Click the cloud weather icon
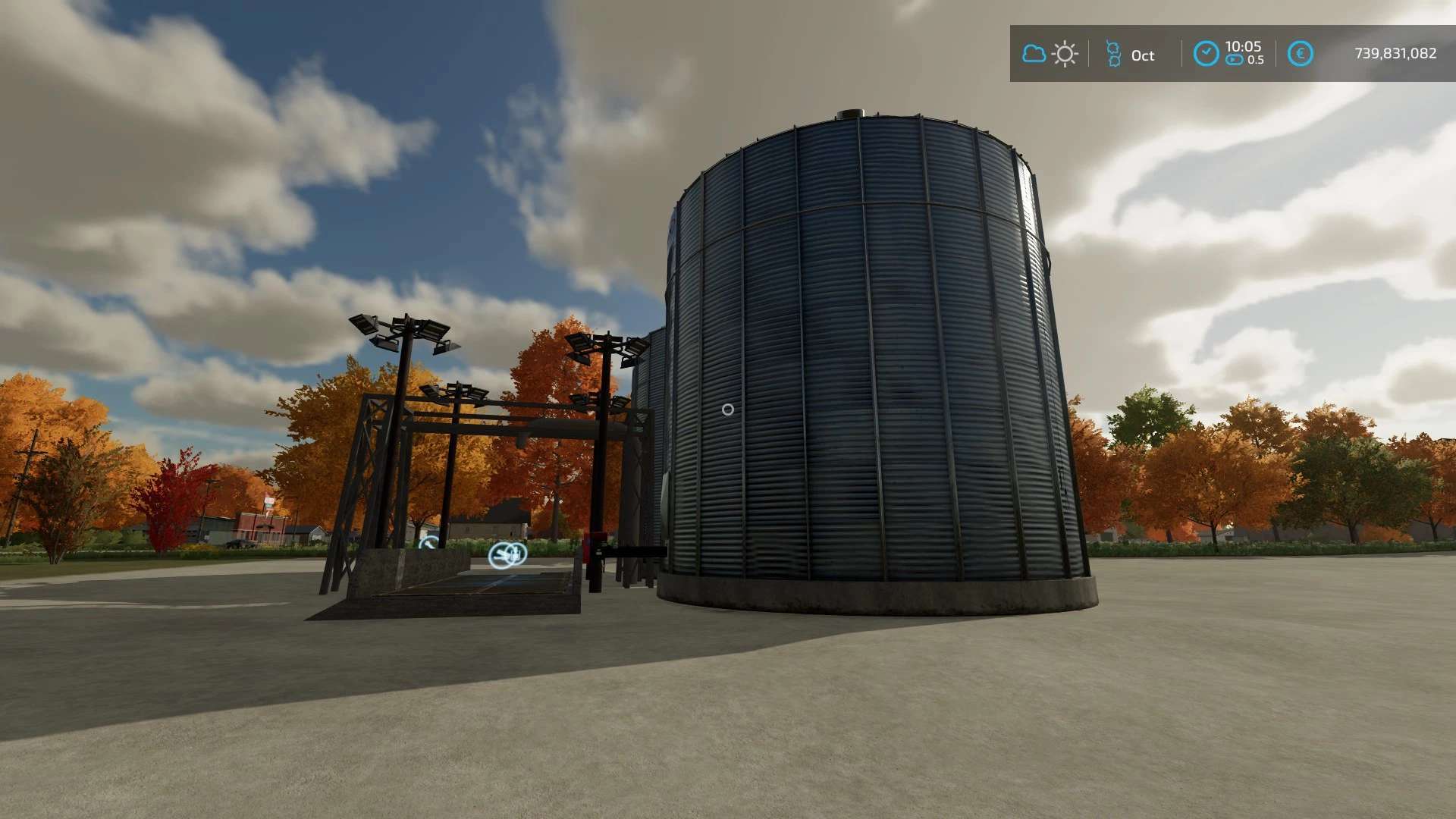Viewport: 1456px width, 819px height. tap(1034, 54)
